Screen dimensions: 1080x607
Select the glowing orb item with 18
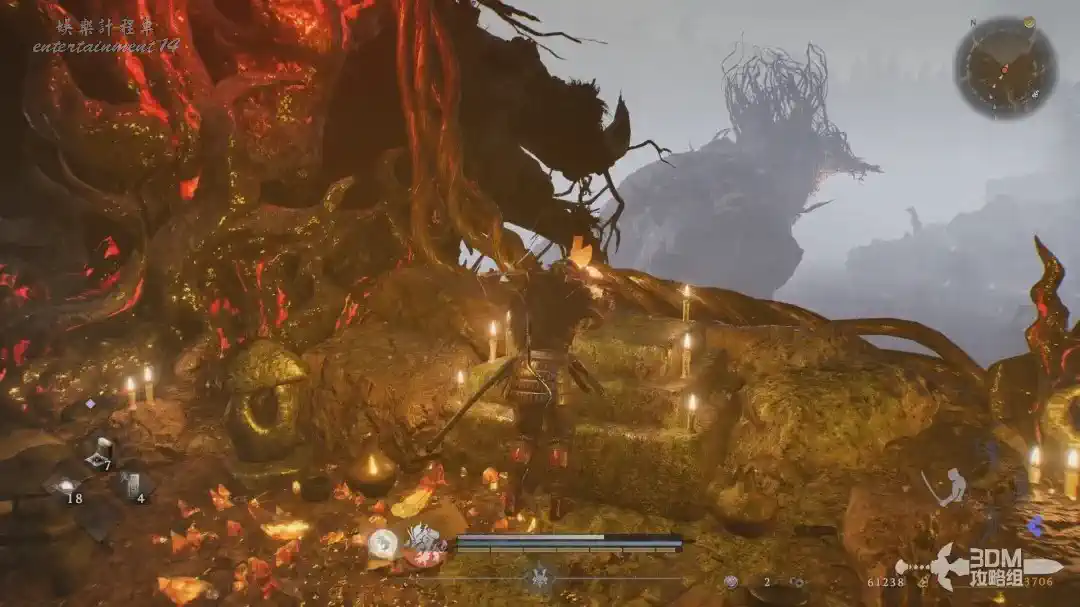pyautogui.click(x=66, y=487)
